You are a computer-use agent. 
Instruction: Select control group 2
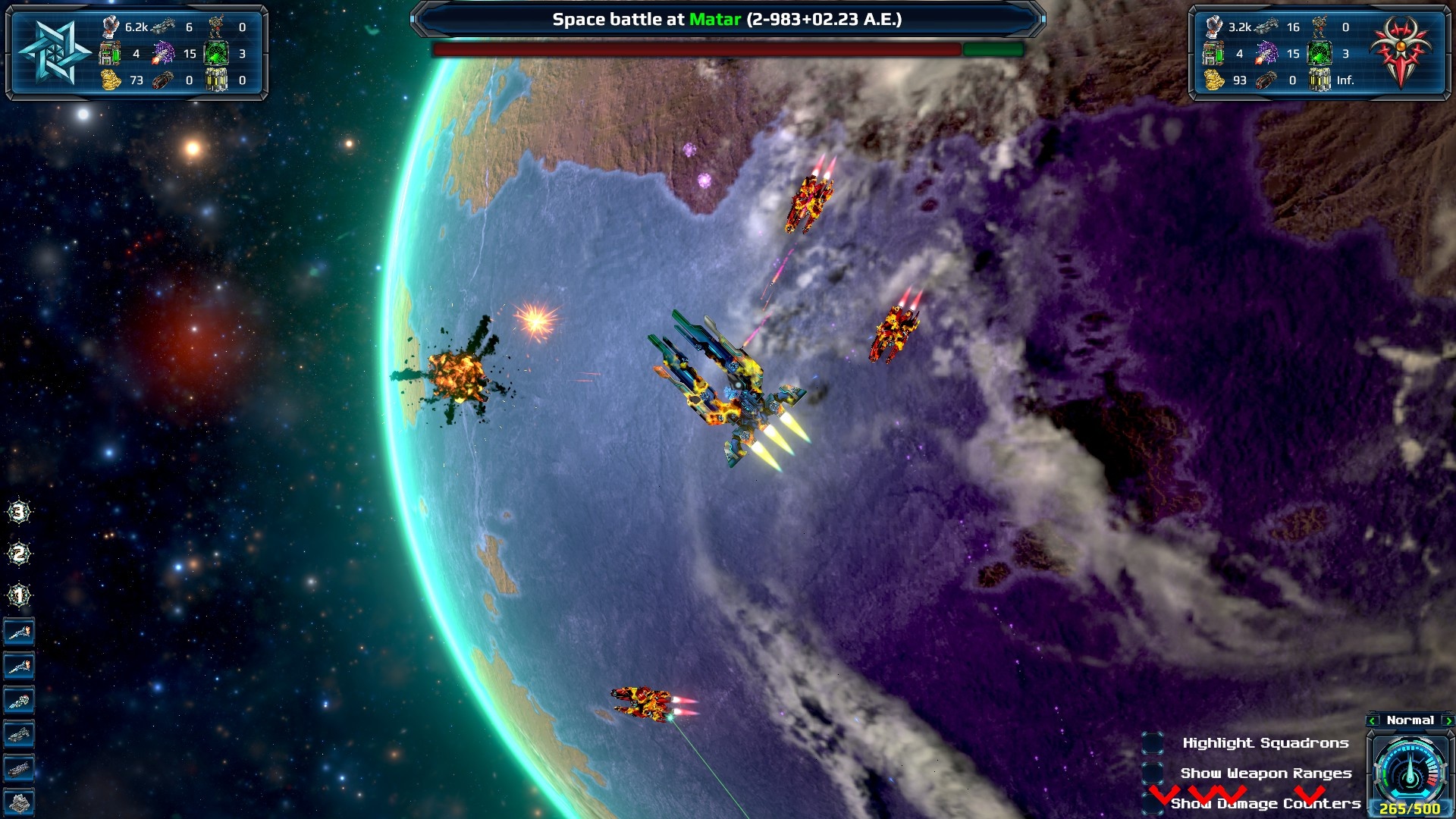pyautogui.click(x=19, y=554)
